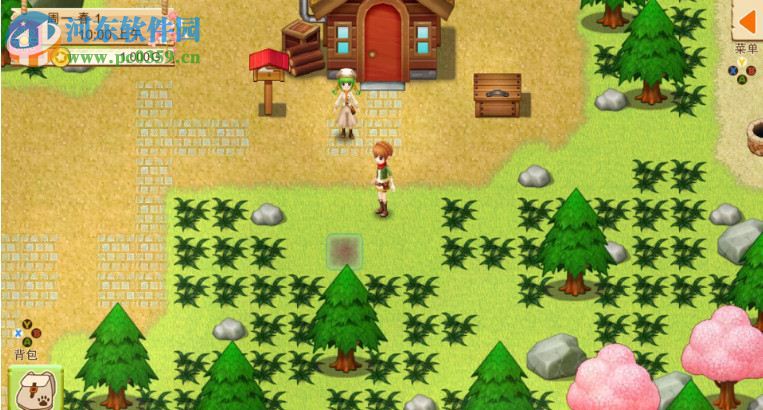Screen dimensions: 763x410
Task: Open the backpack inventory
Action: [34, 388]
